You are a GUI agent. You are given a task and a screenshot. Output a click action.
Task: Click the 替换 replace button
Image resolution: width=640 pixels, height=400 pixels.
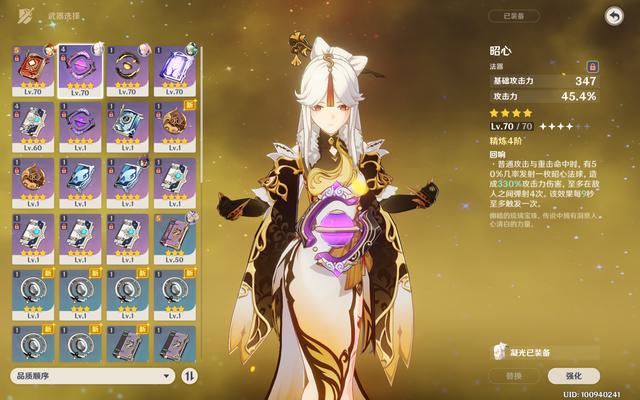point(513,375)
